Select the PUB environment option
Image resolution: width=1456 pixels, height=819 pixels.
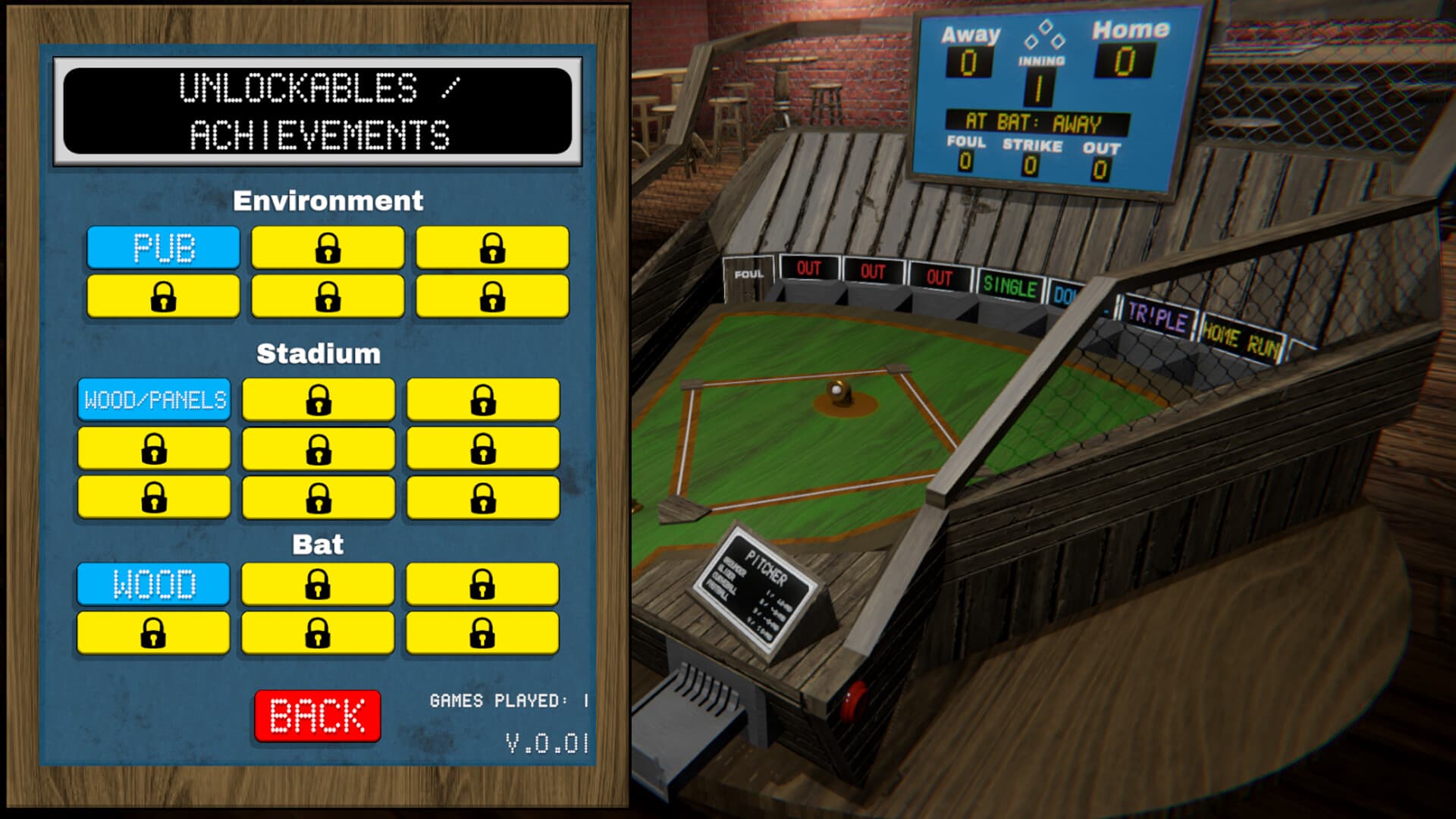[162, 248]
